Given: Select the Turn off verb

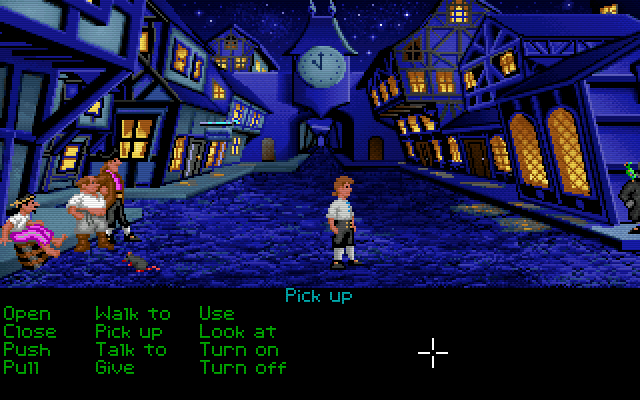Looking at the screenshot, I should [x=243, y=368].
